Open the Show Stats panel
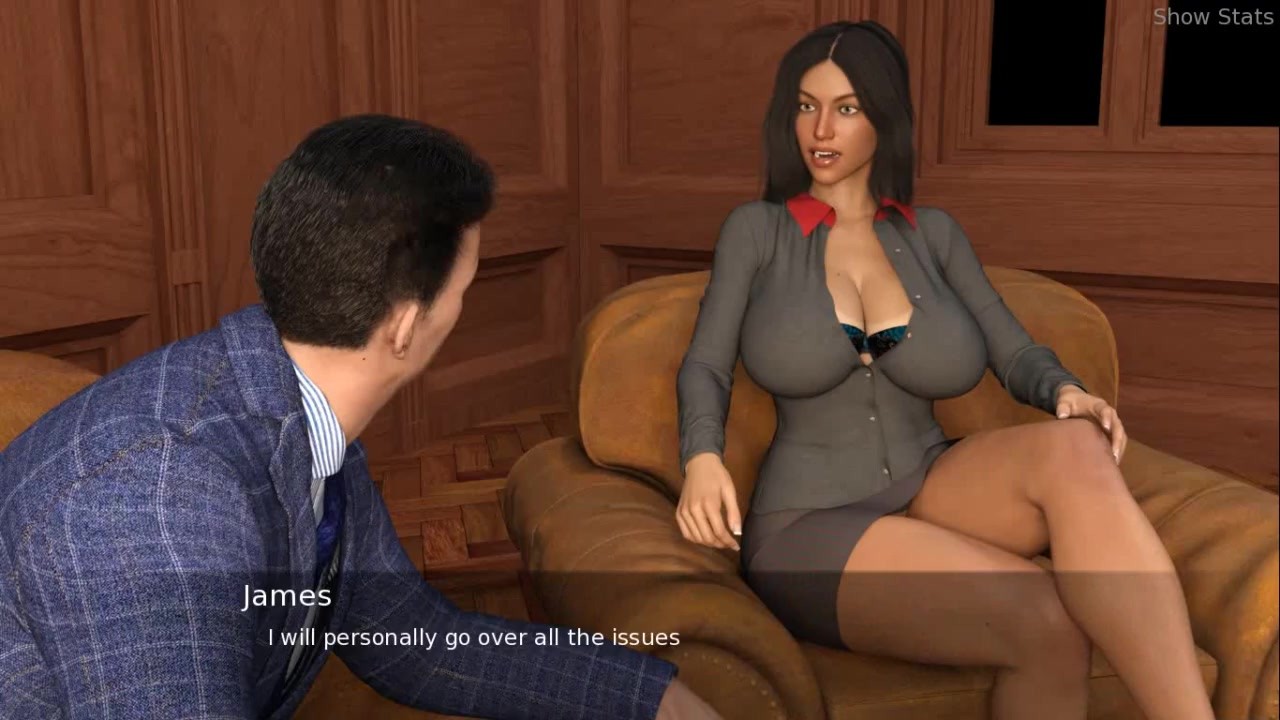The image size is (1280, 720). click(1212, 17)
